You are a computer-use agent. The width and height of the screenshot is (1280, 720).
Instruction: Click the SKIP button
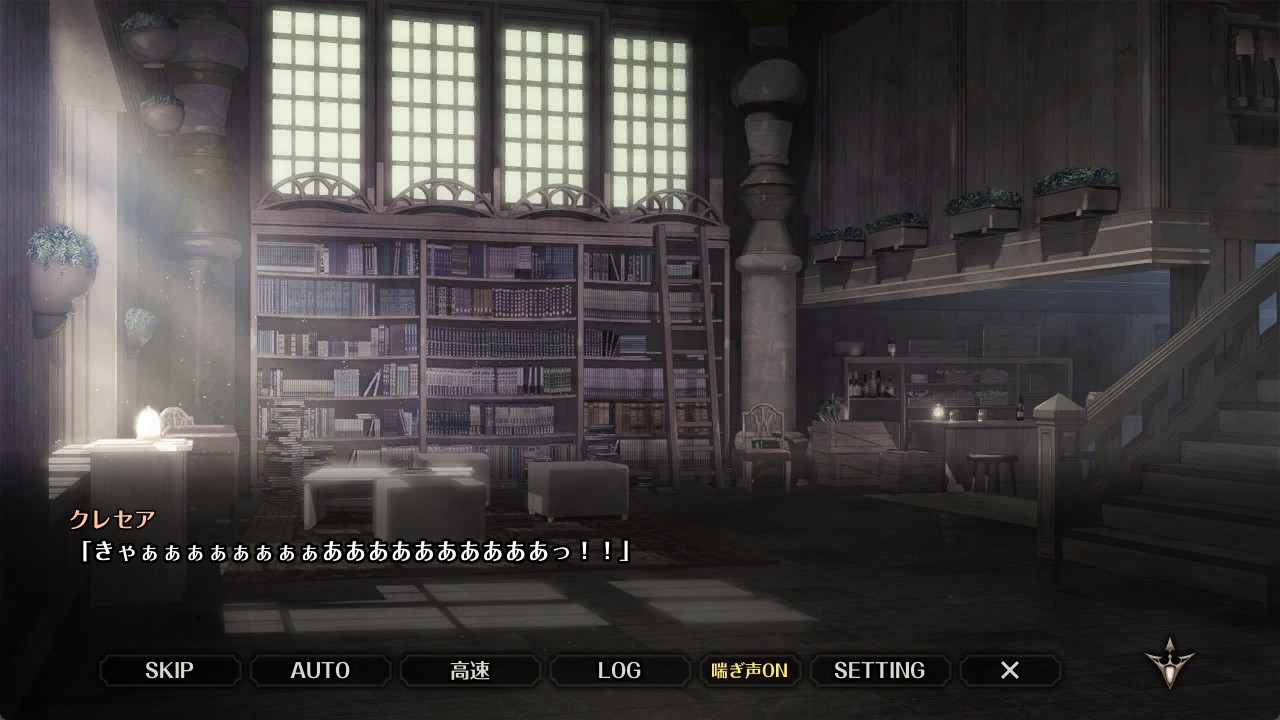pos(169,670)
